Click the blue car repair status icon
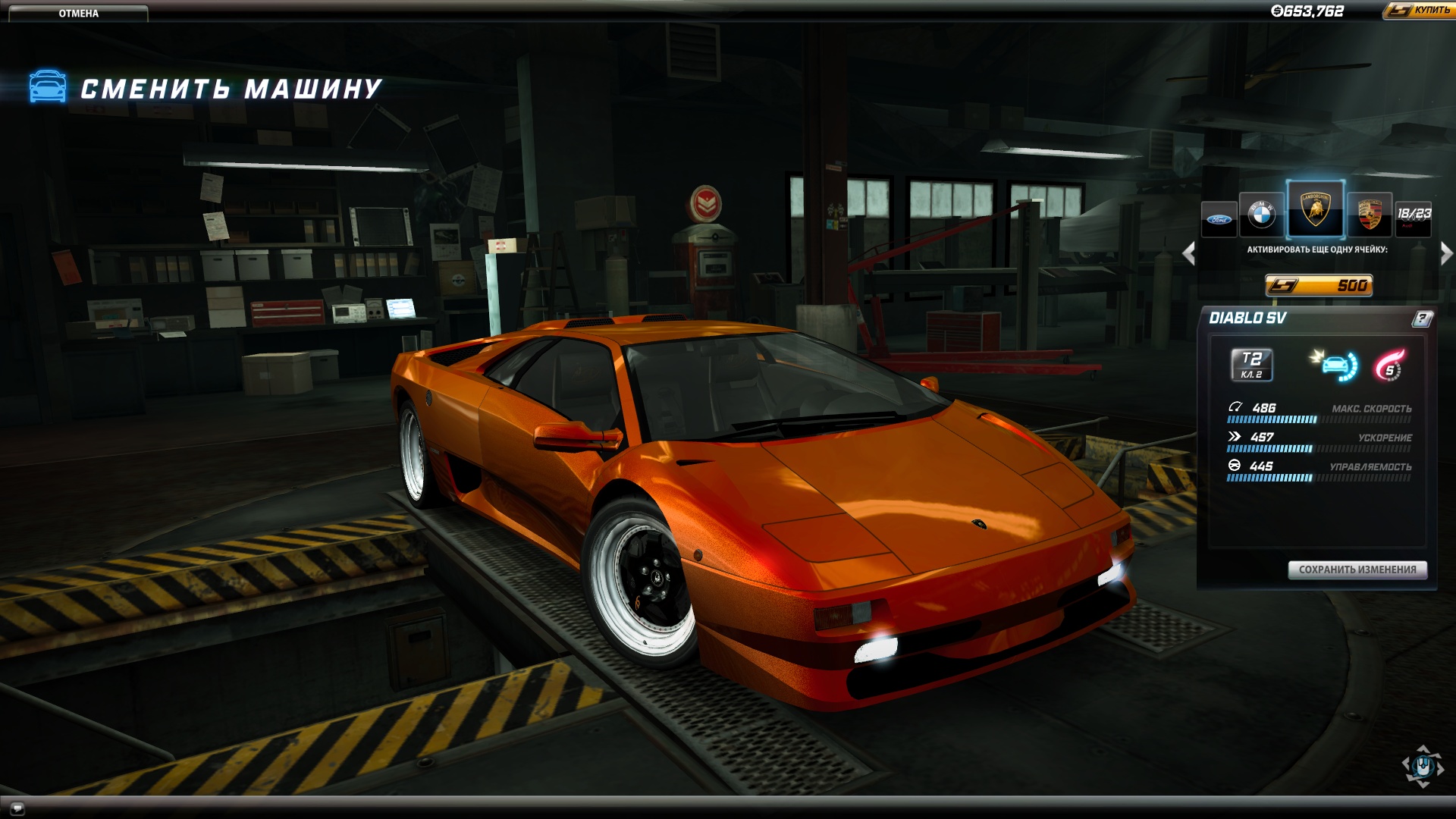 pyautogui.click(x=1335, y=366)
